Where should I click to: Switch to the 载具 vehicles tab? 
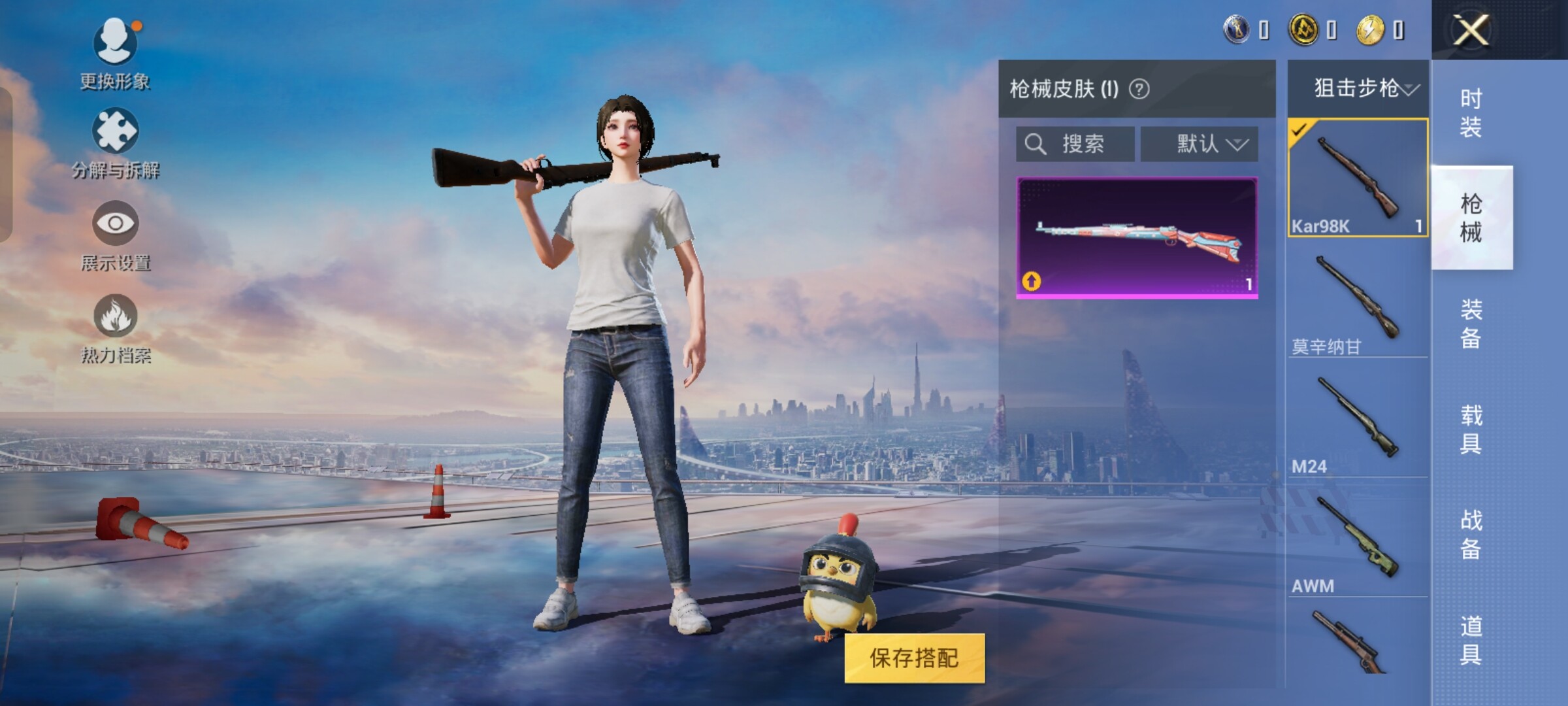[1471, 429]
